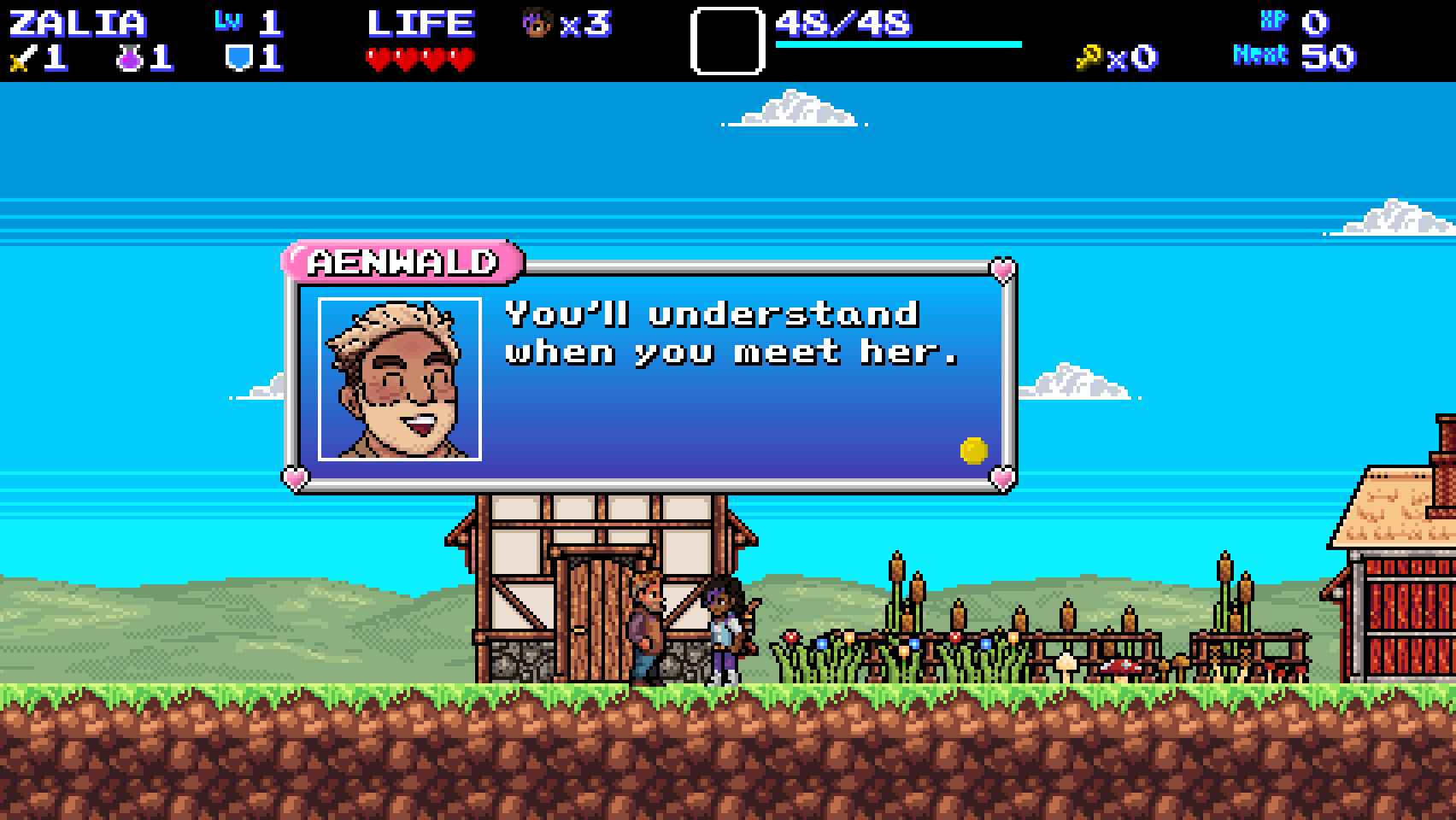
Task: Toggle the last heart in the LIFE meter
Action: [466, 56]
